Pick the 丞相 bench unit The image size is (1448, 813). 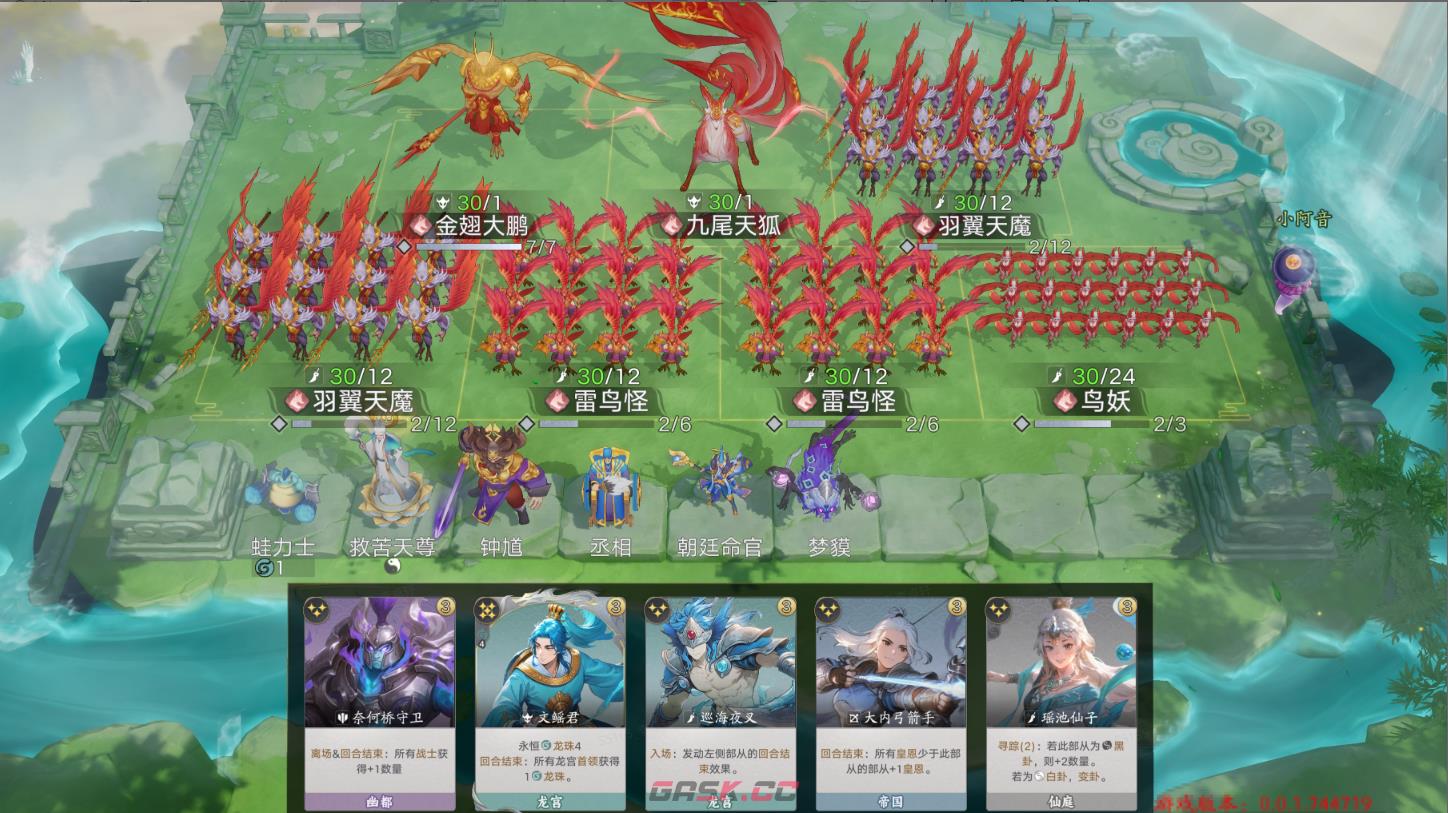click(609, 487)
